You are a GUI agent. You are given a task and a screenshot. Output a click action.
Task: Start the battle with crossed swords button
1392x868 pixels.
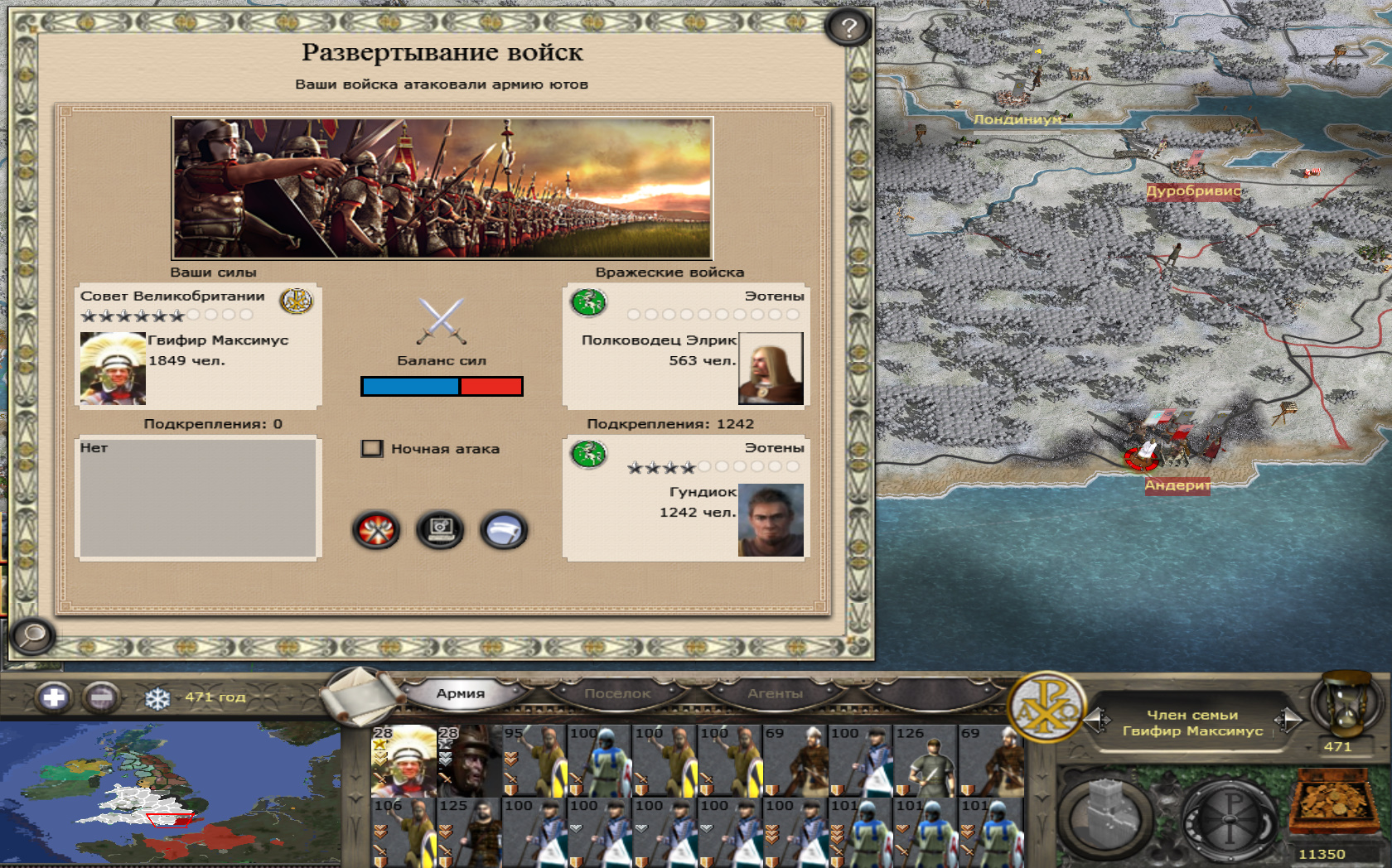376,530
